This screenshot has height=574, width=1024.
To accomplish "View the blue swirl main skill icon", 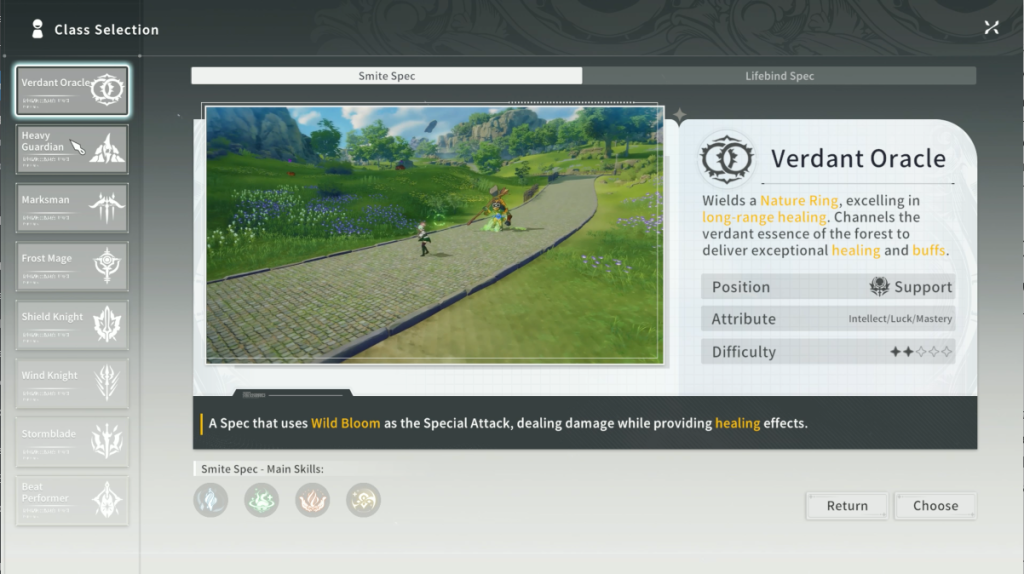I will [x=211, y=499].
